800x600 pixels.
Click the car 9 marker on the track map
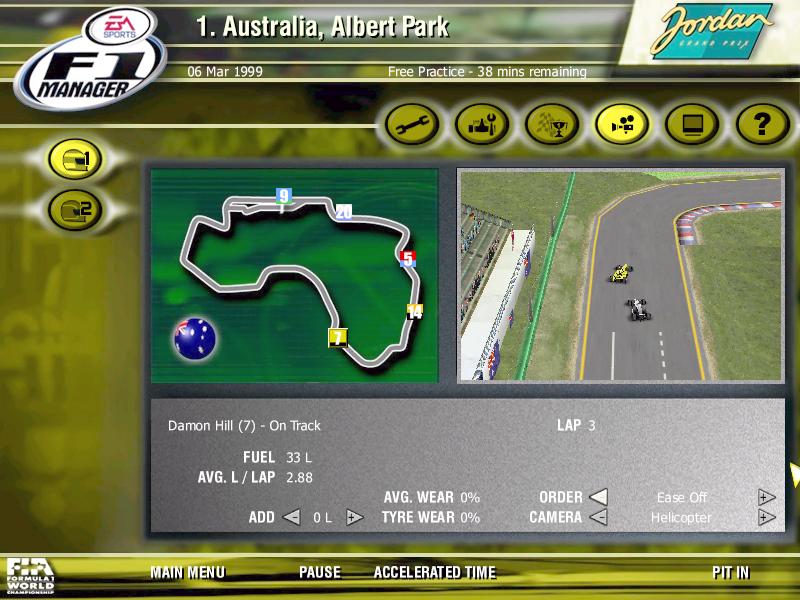pos(284,196)
